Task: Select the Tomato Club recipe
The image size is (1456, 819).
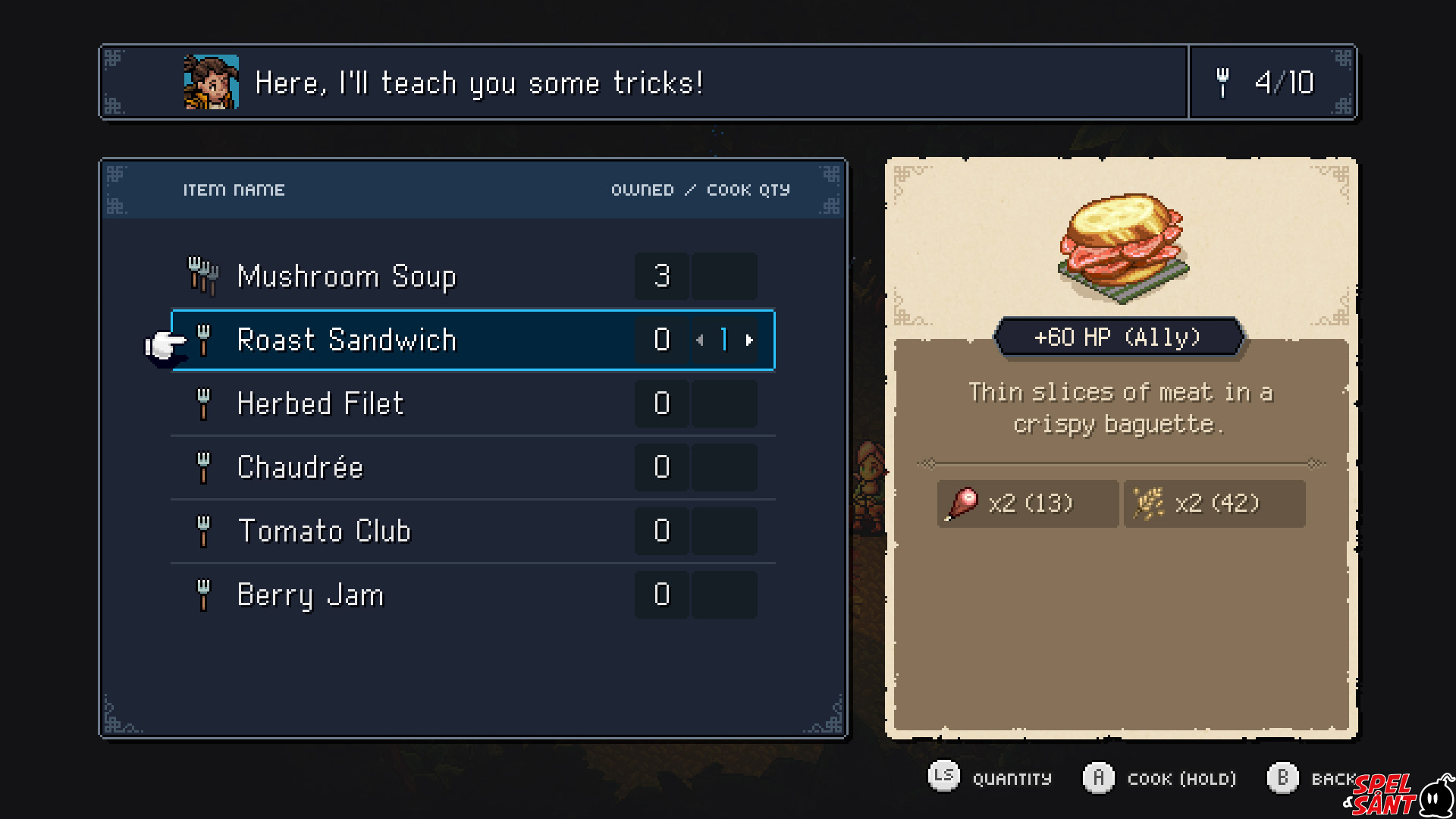Action: coord(324,531)
